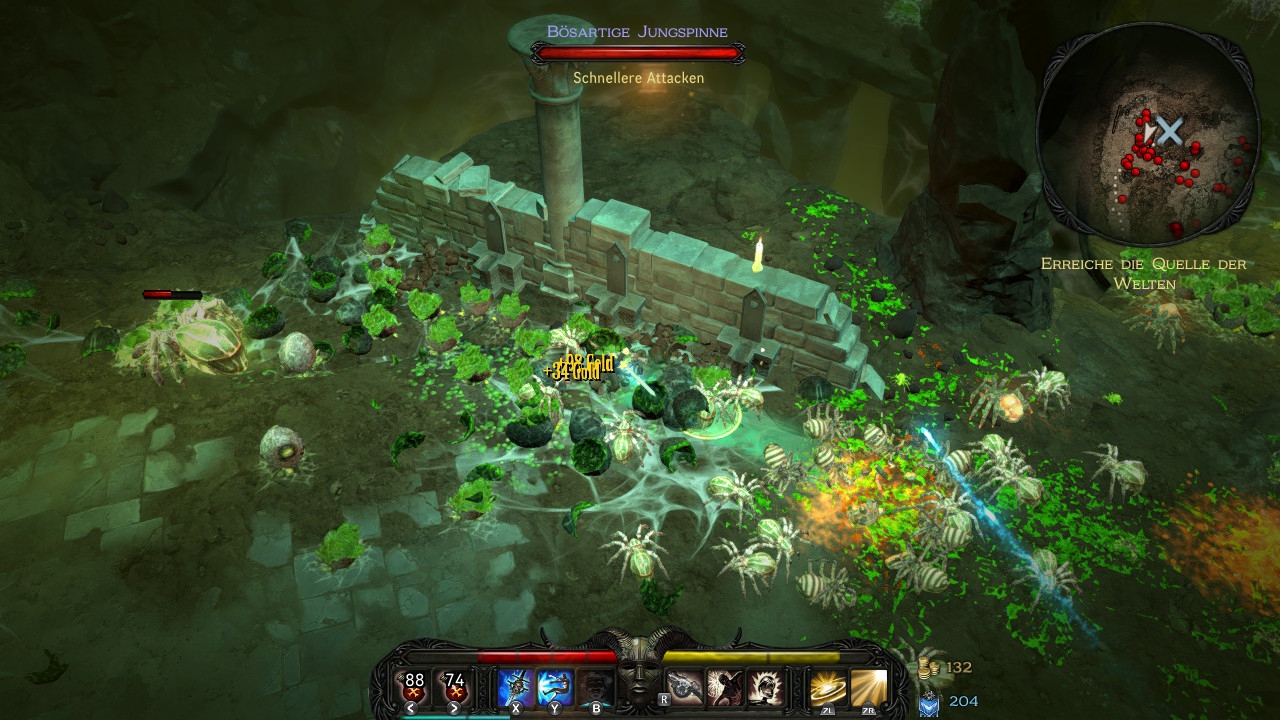Use the potion slot showing 88
1280x720 pixels.
point(414,686)
